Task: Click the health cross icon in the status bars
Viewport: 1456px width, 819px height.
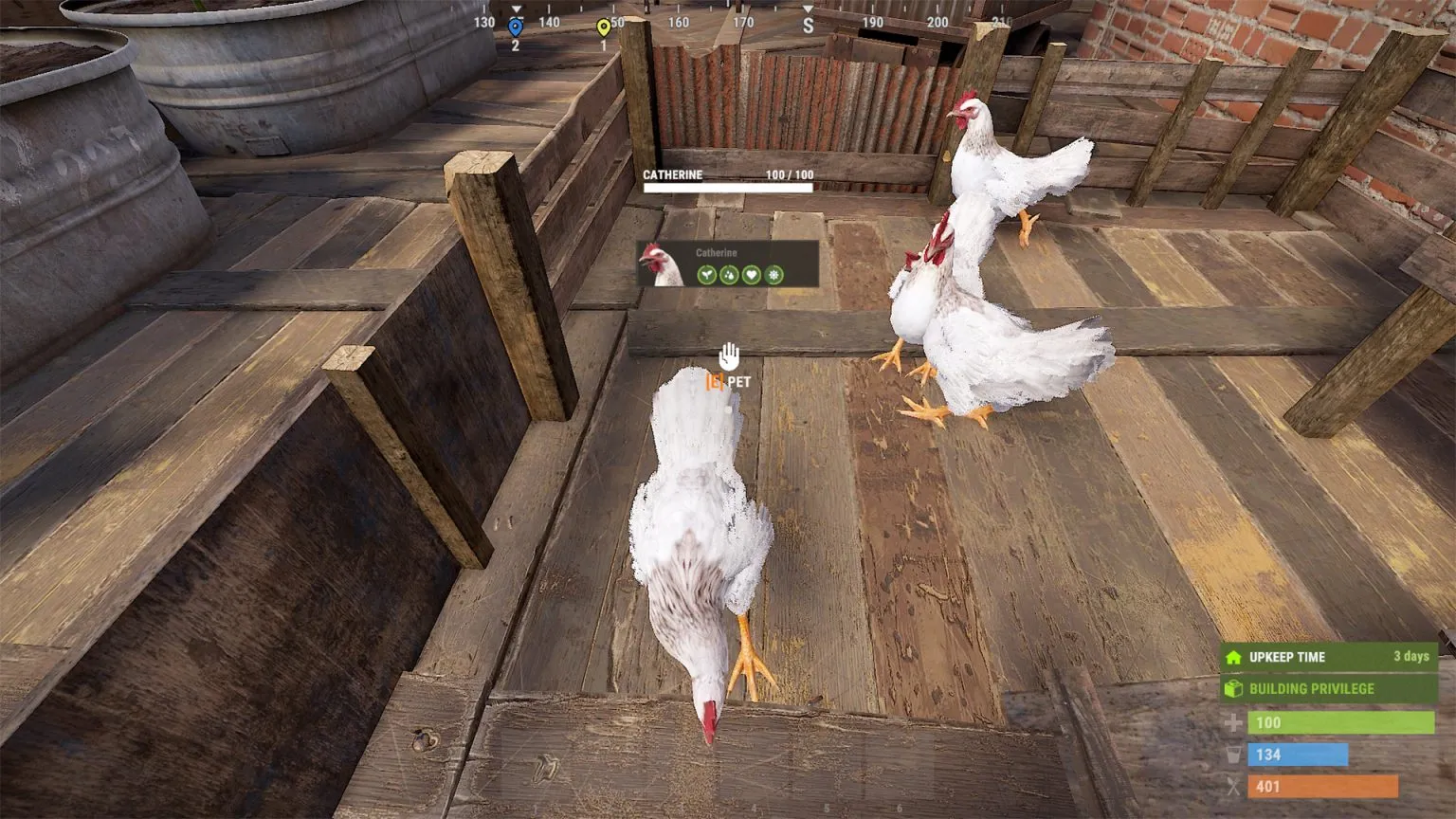Action: point(1232,722)
